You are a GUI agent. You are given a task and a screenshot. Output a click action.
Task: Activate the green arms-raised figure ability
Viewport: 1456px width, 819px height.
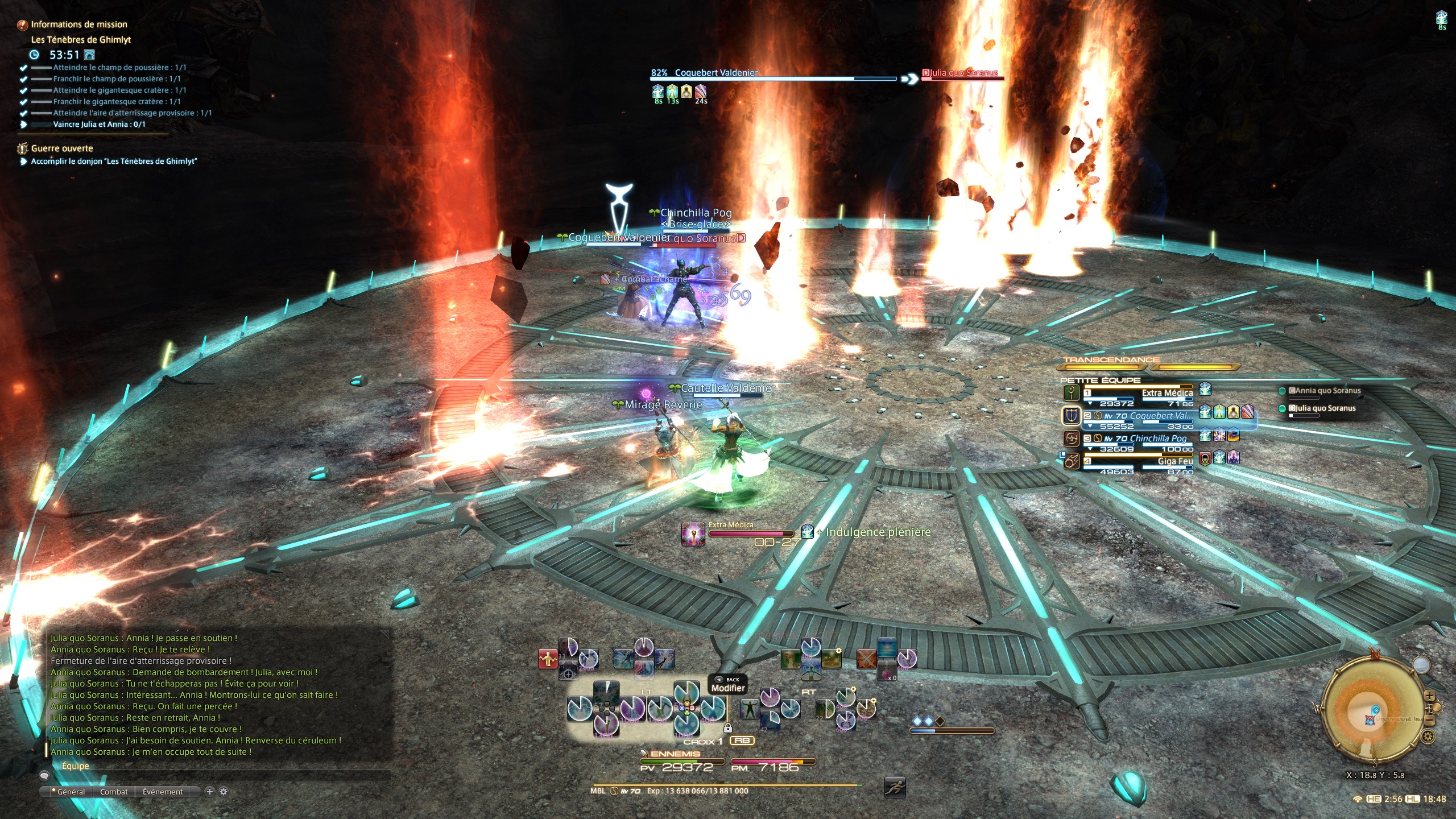point(749,709)
